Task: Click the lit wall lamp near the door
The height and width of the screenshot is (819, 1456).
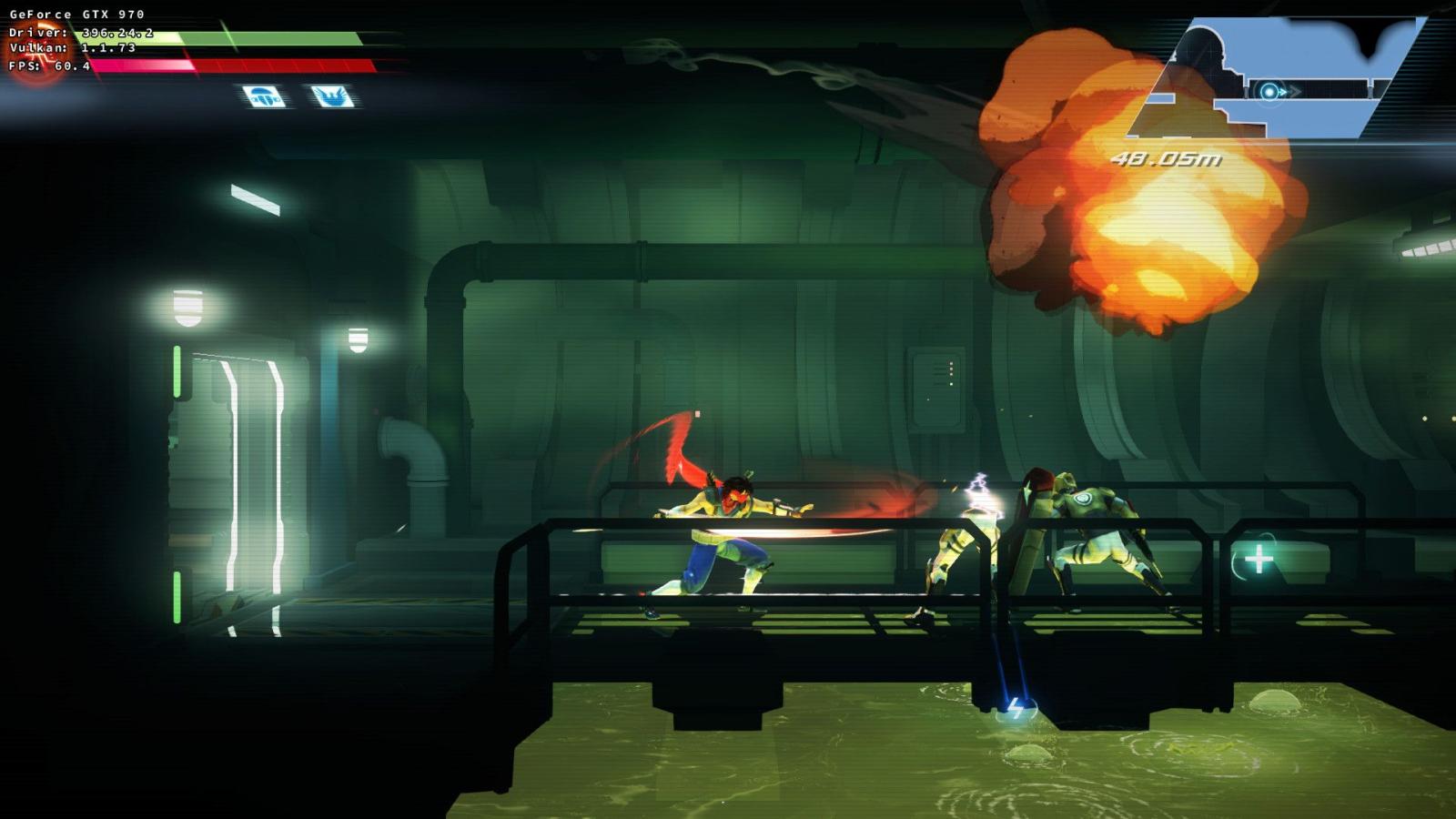Action: coord(187,309)
